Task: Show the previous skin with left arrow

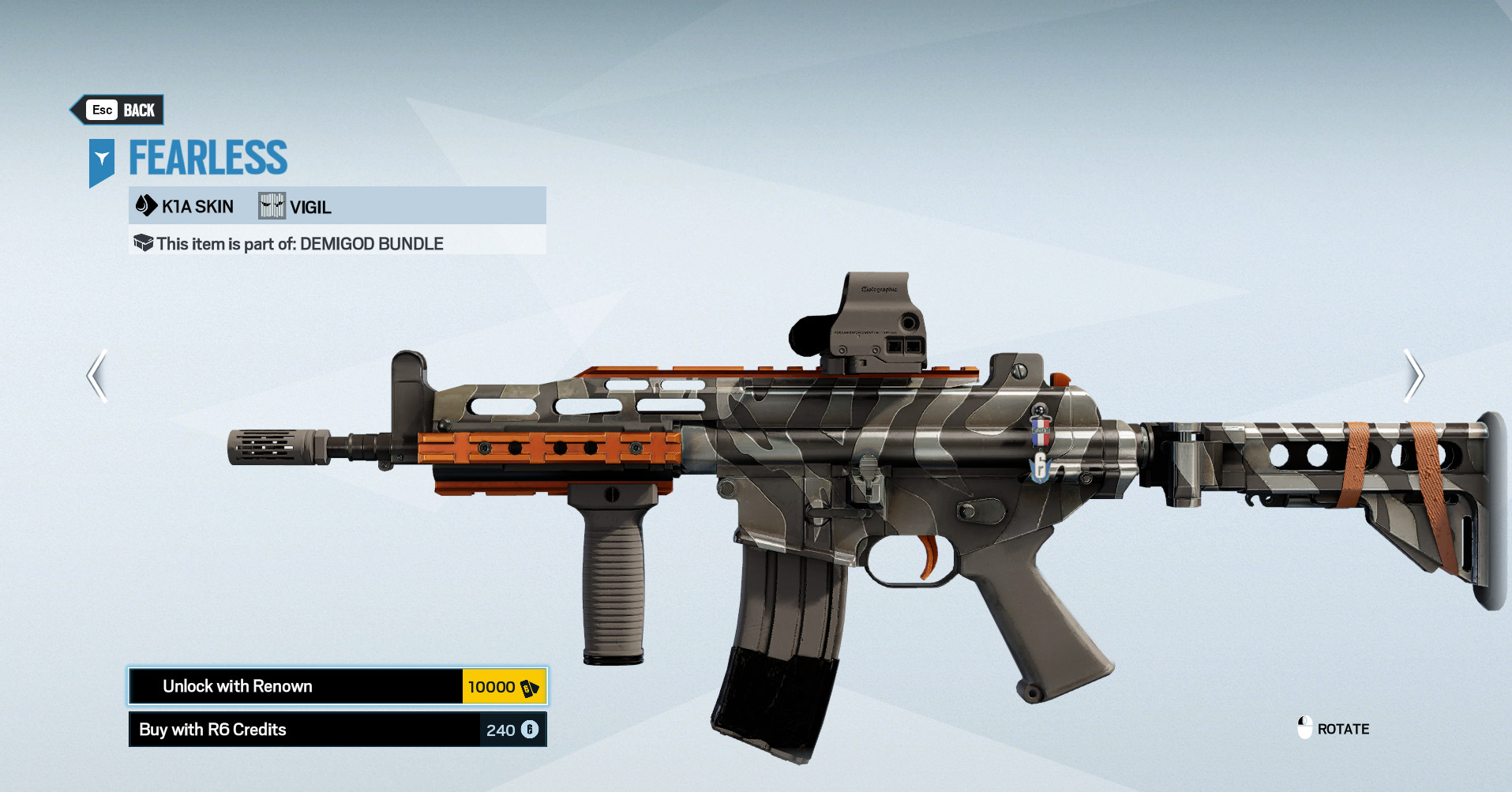Action: pos(97,376)
